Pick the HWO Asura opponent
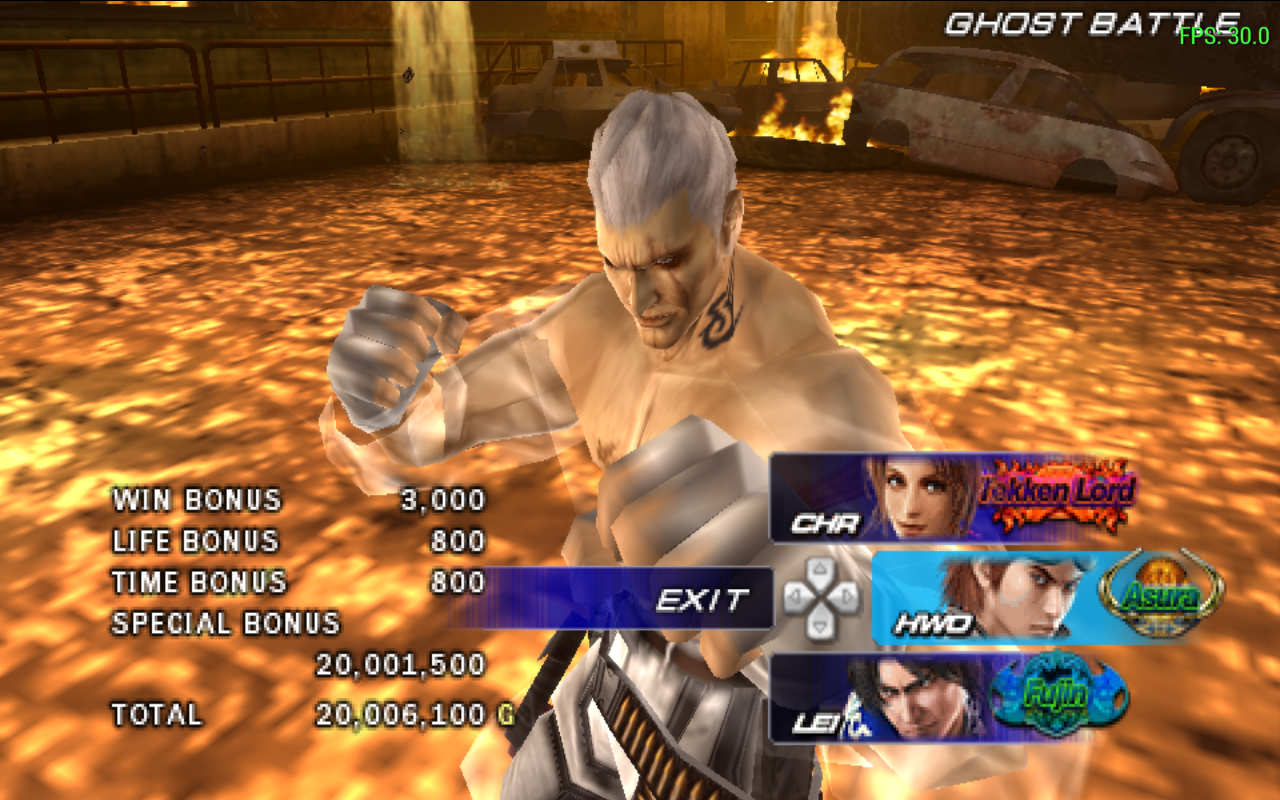Viewport: 1280px width, 800px height. (1045, 598)
